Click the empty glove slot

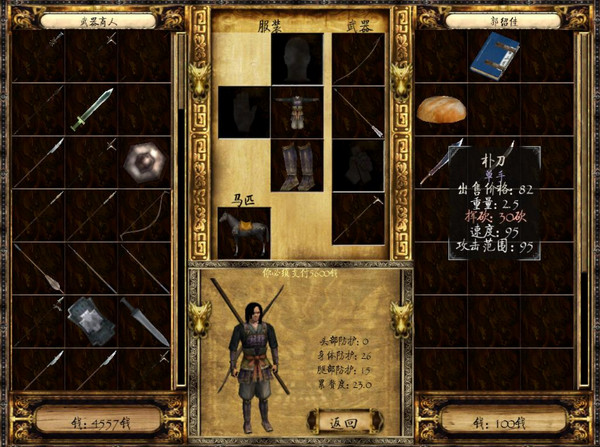(x=244, y=111)
